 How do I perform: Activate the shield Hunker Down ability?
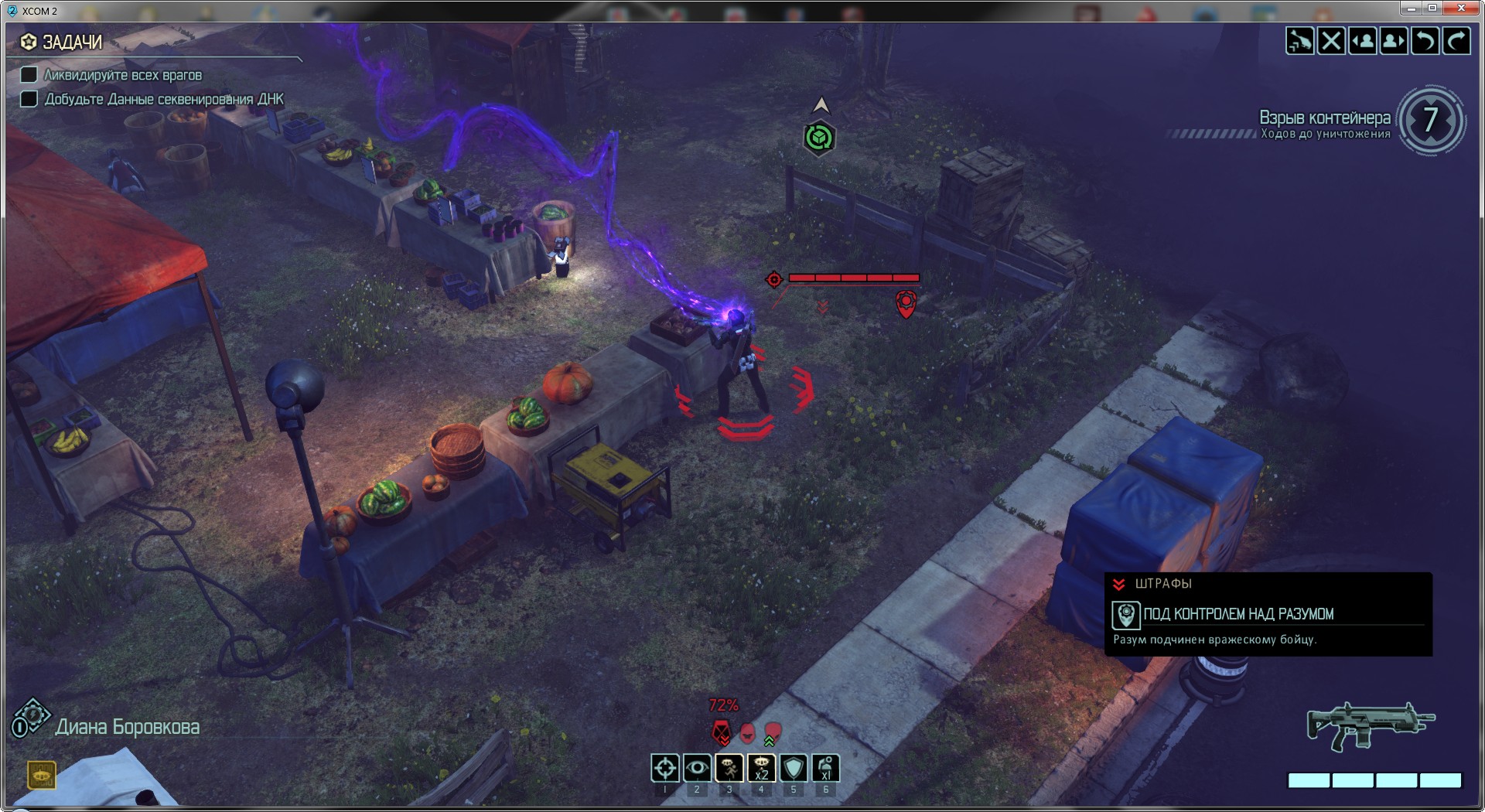pyautogui.click(x=794, y=768)
